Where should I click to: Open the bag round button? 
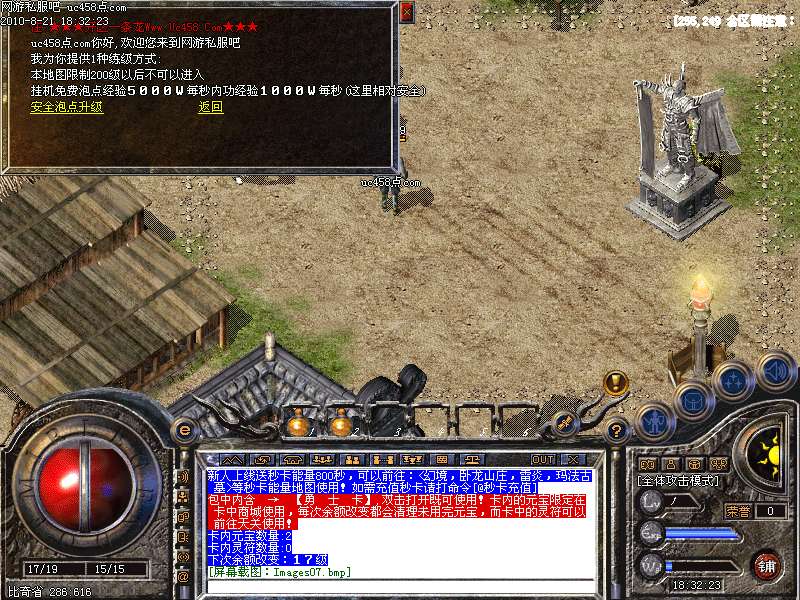(x=693, y=401)
